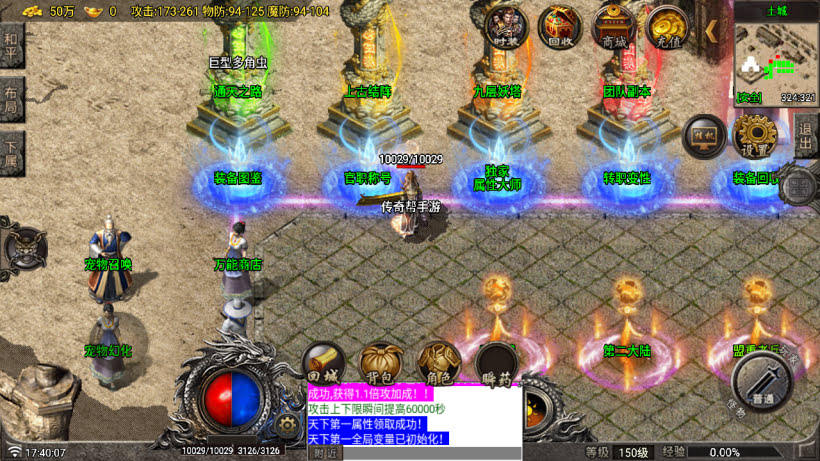Collapse the top icon row with the arrow
The width and height of the screenshot is (820, 461).
712,30
